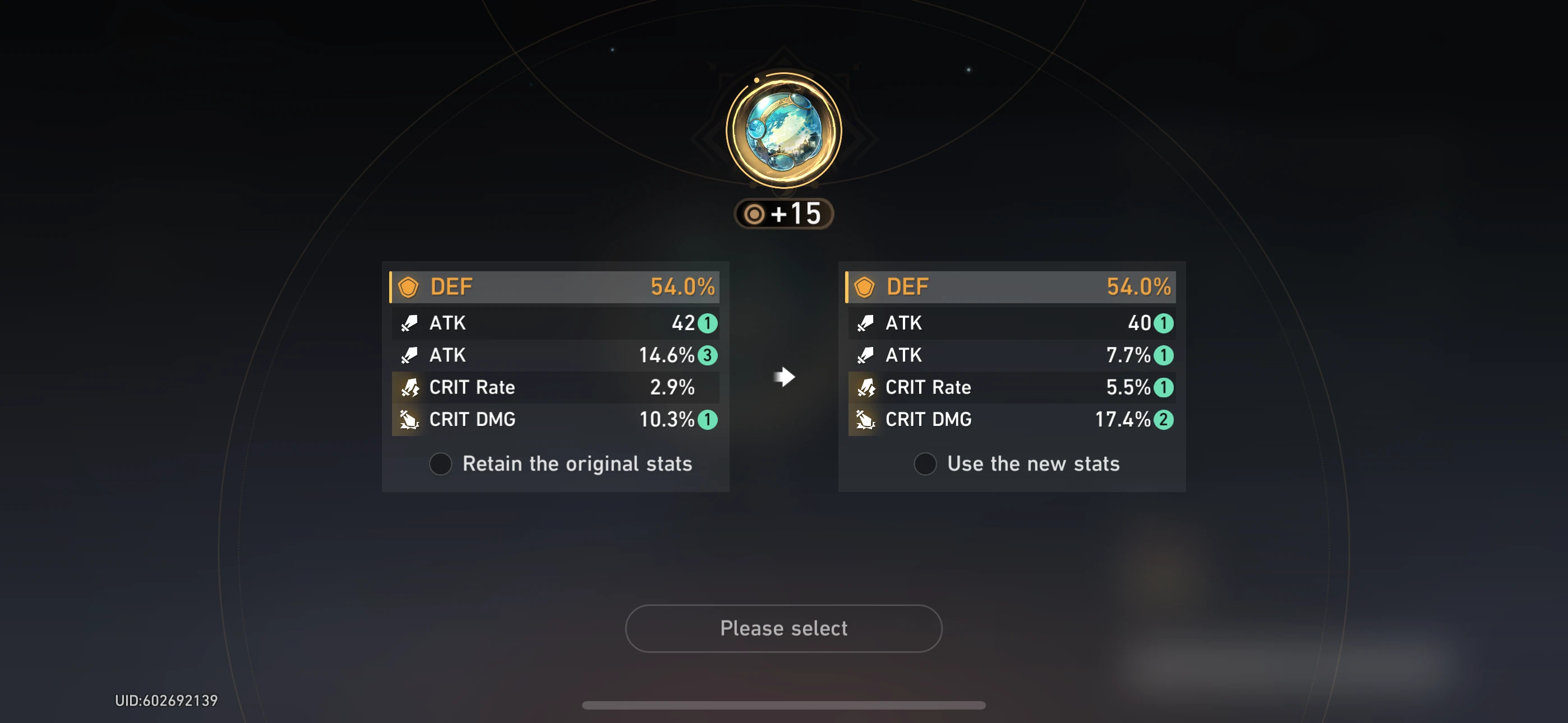Click the +15 enhancement level badge
This screenshot has height=723, width=1568.
(x=784, y=214)
